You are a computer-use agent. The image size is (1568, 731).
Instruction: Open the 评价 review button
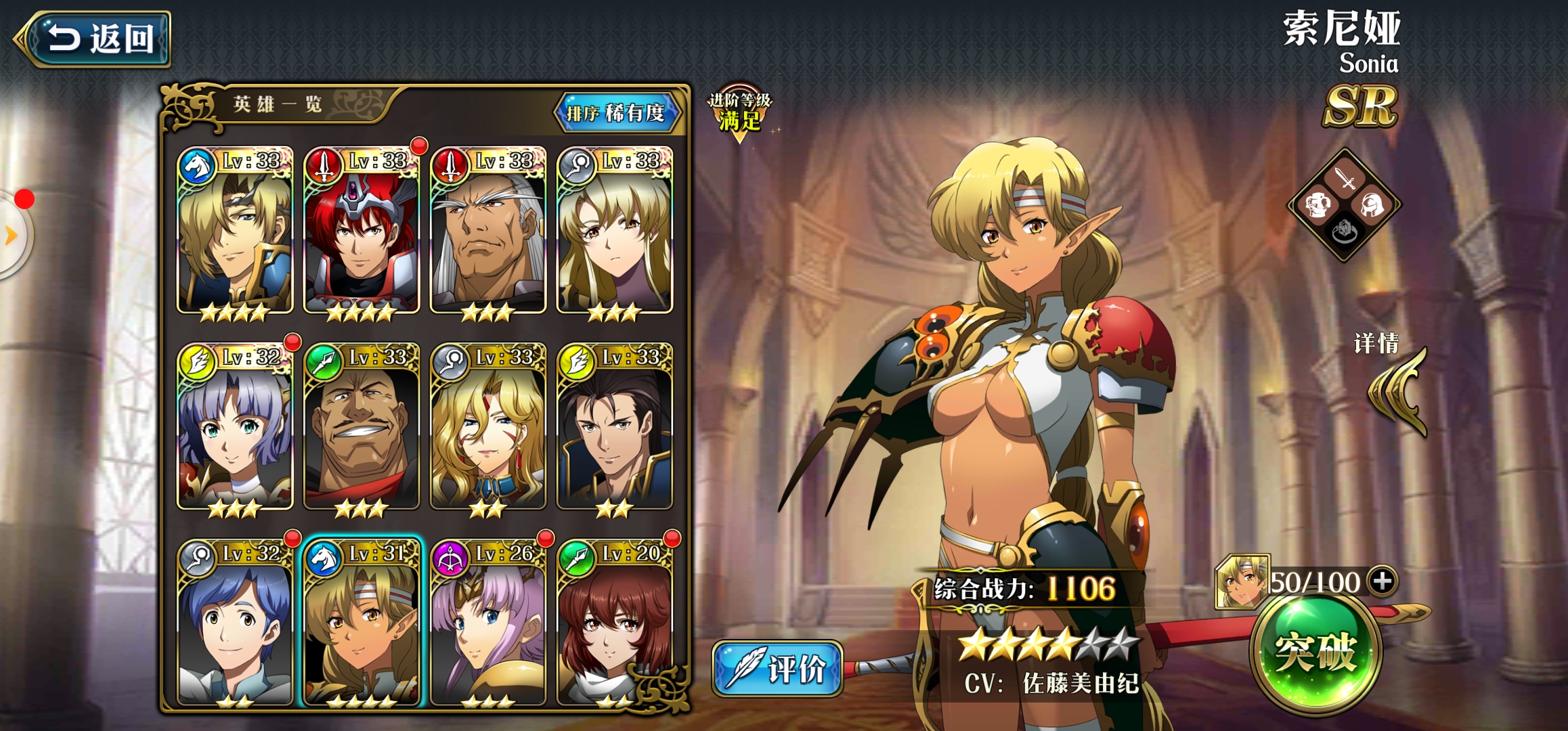(x=777, y=669)
